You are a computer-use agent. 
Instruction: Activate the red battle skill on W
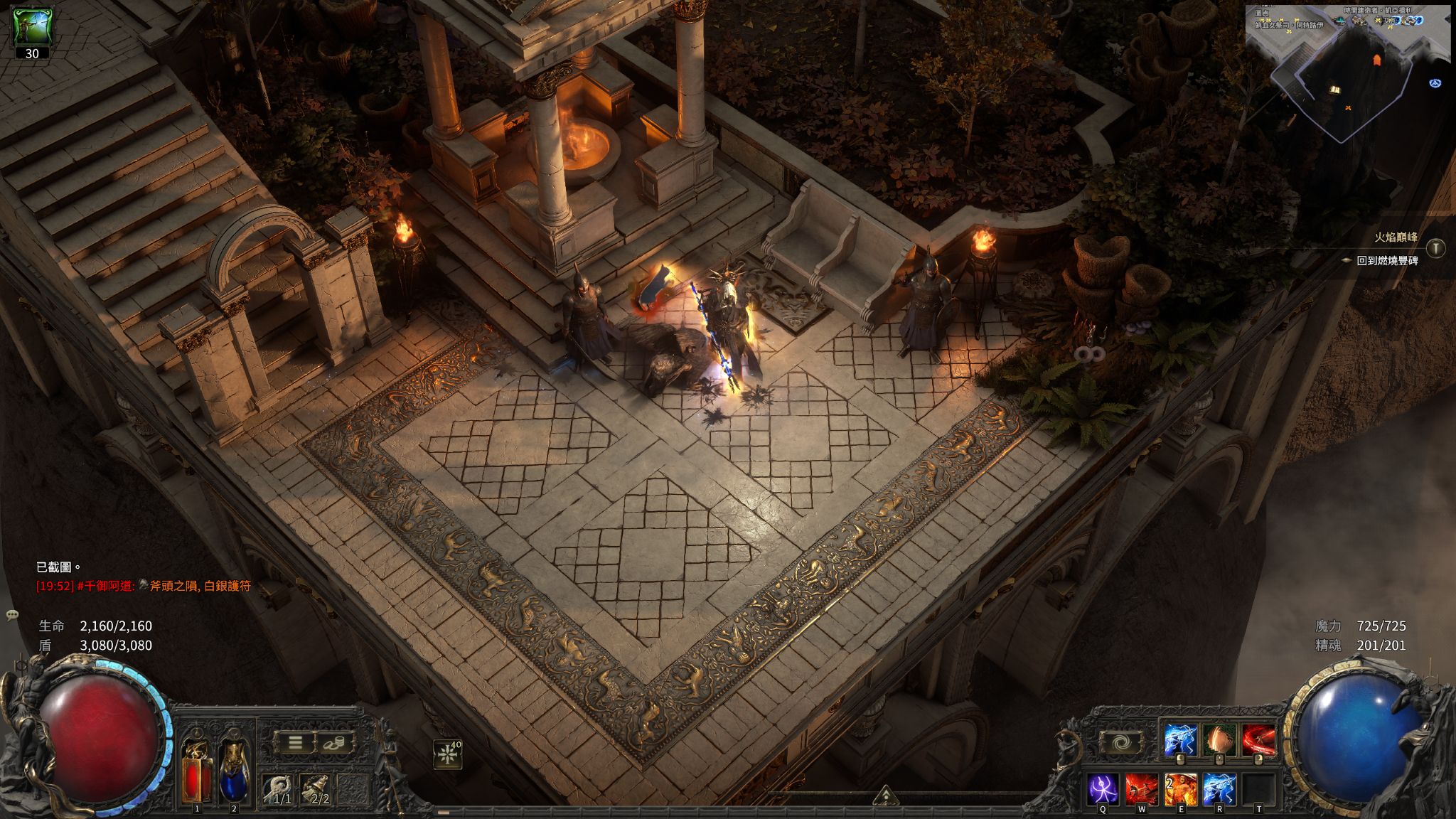tap(1141, 790)
